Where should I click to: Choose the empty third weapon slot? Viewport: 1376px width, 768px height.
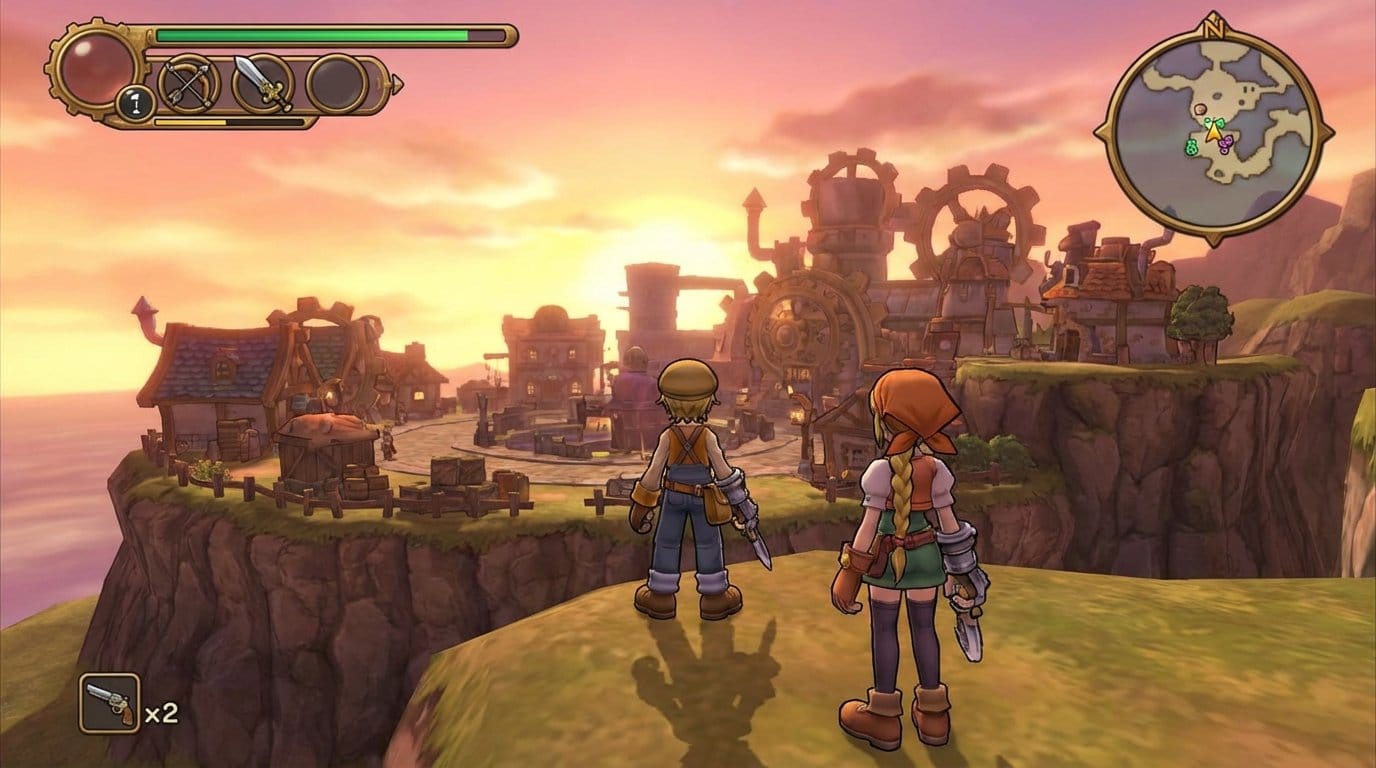337,83
